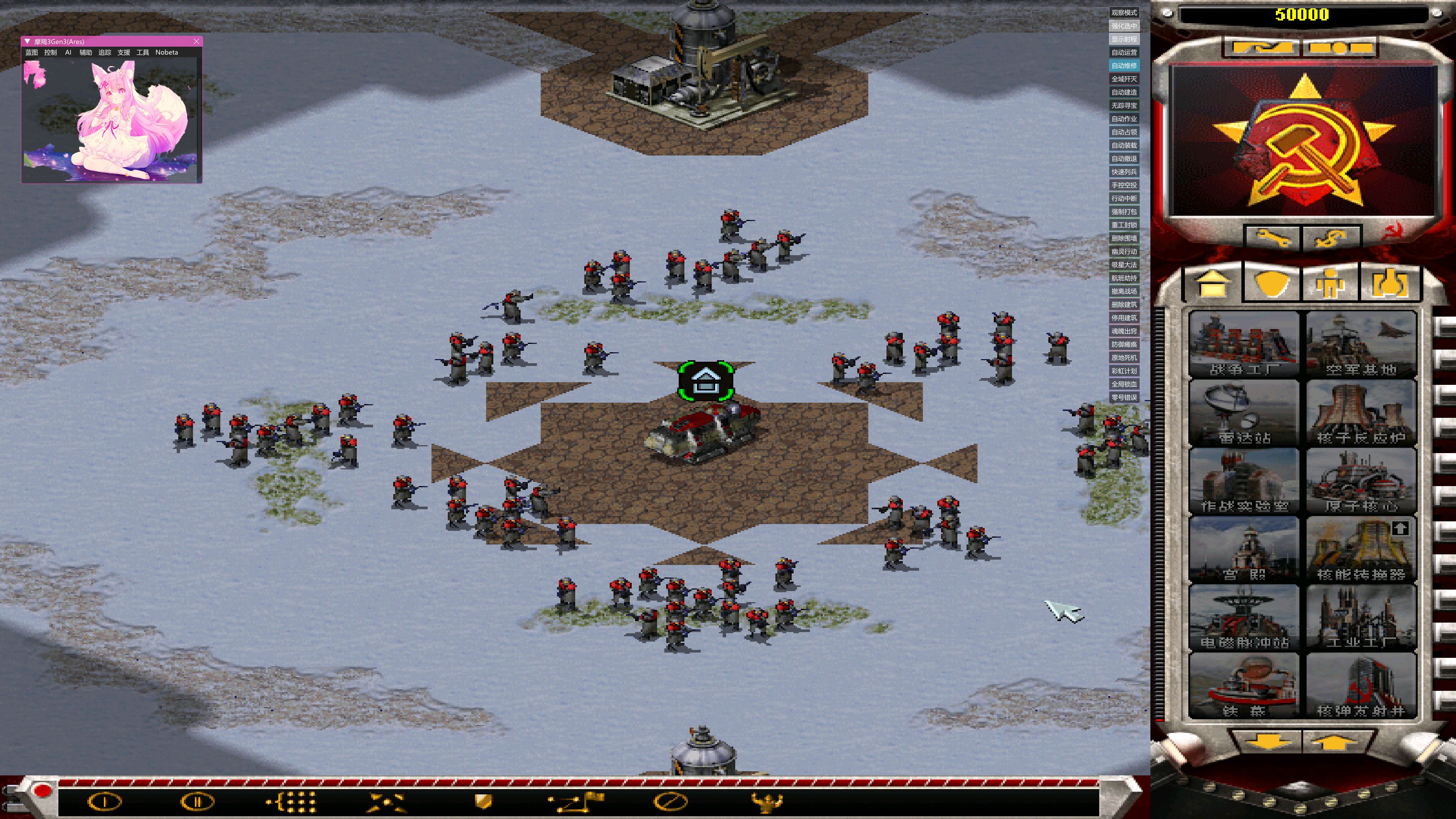Choose the 雷达站 radar station
This screenshot has height=819, width=1456.
[x=1244, y=413]
